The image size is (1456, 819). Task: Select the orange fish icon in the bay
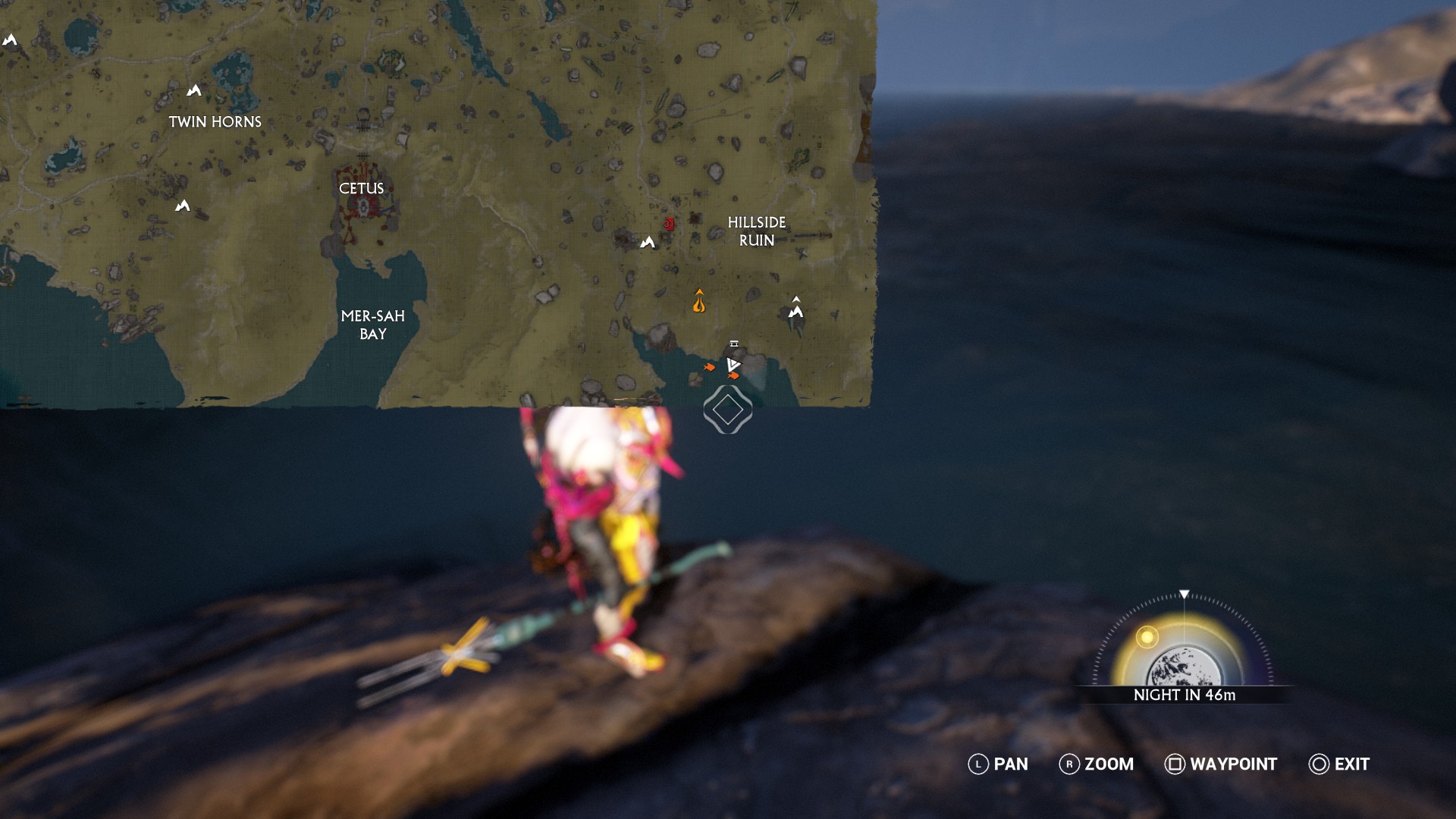[x=709, y=367]
